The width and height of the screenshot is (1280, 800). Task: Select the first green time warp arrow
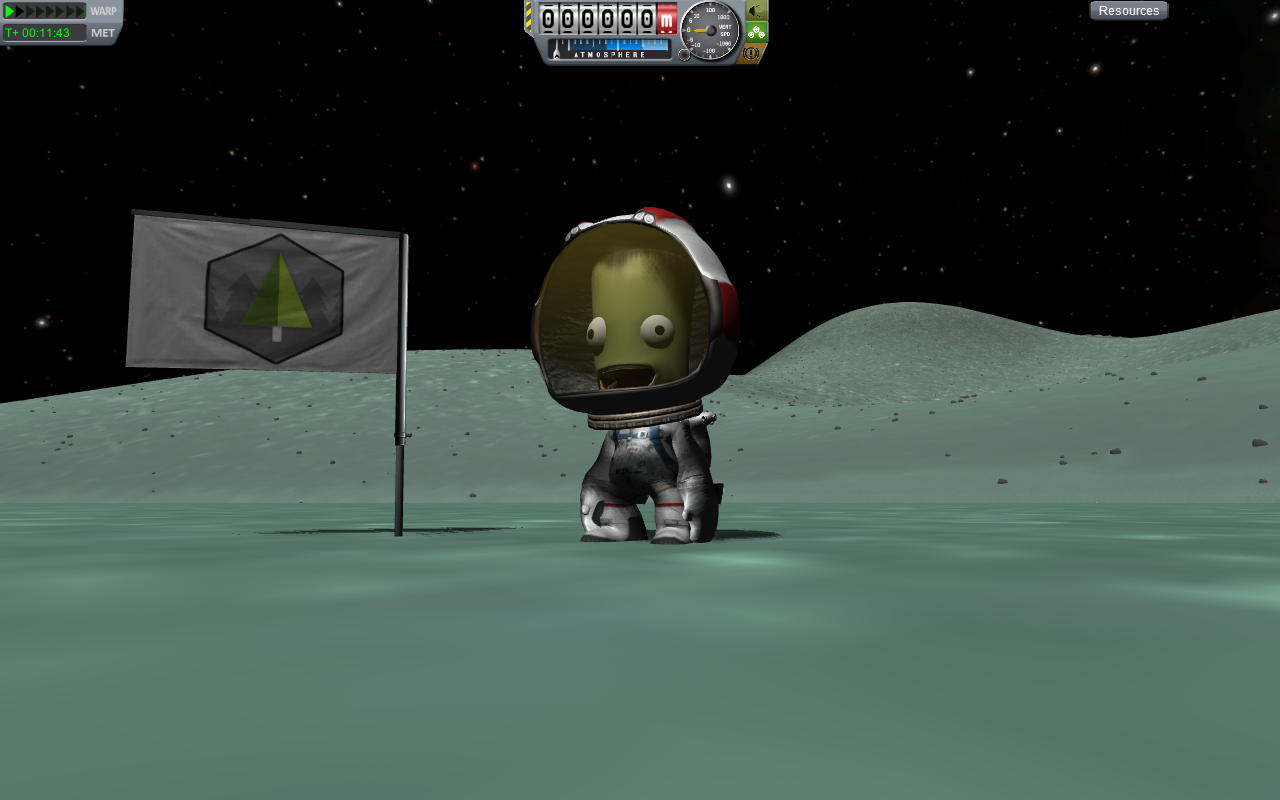point(9,11)
